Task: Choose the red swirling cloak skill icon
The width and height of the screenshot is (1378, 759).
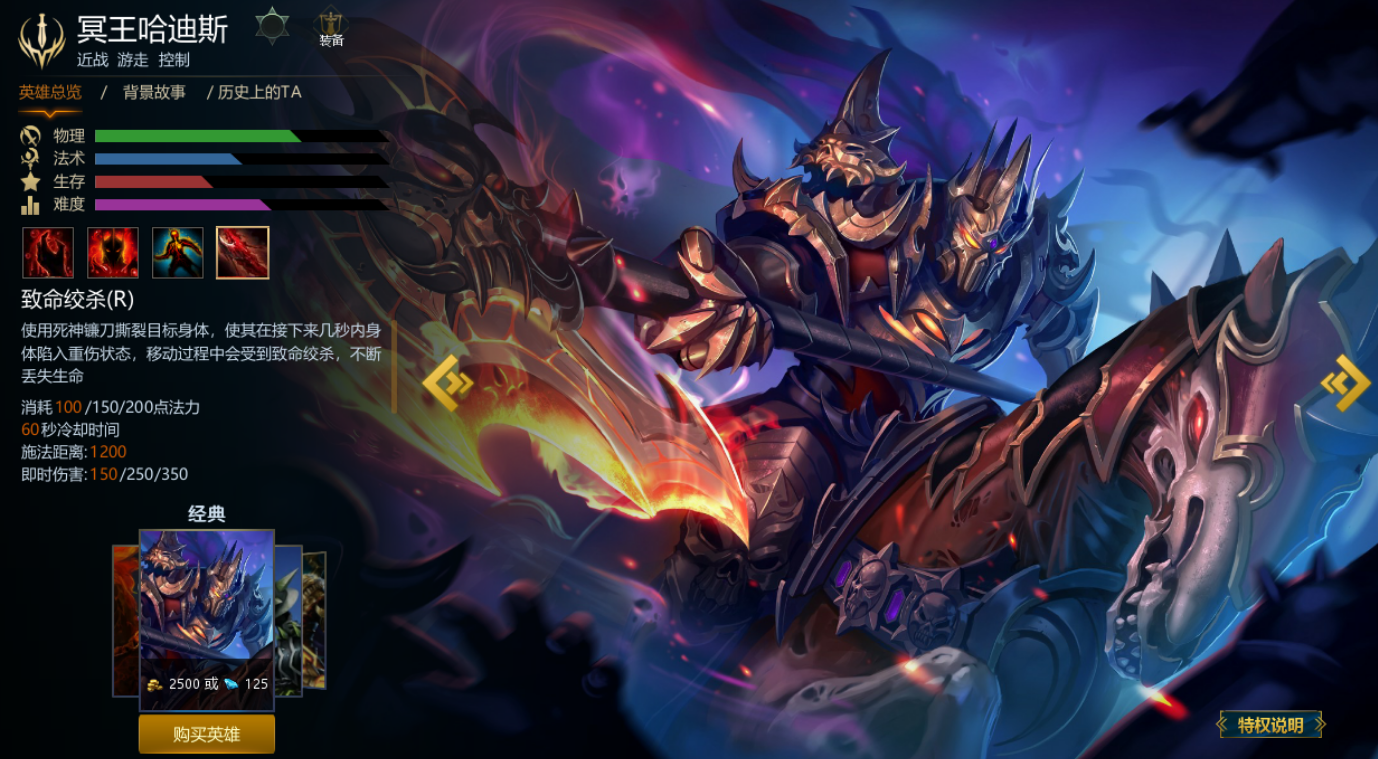Action: click(x=48, y=252)
